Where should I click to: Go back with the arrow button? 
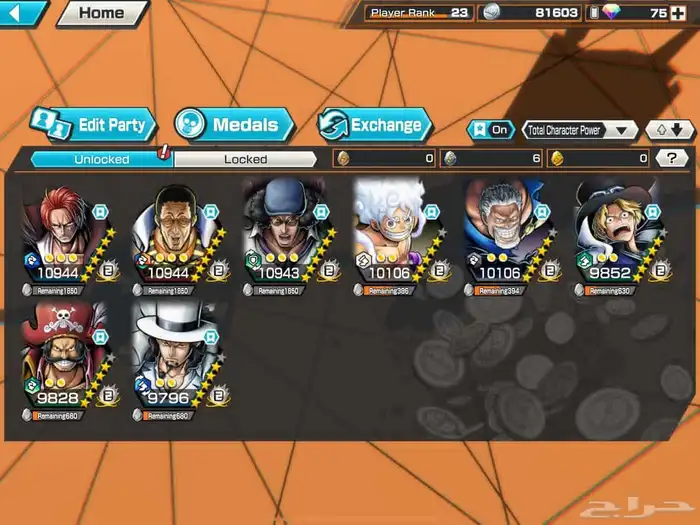22,13
